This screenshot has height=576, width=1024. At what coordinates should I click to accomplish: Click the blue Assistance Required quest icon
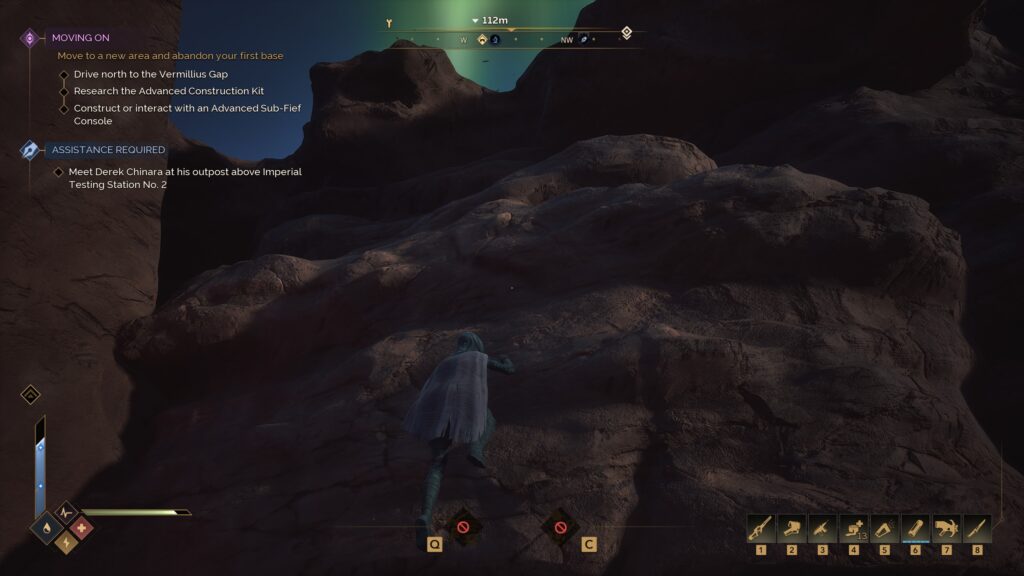pyautogui.click(x=30, y=150)
